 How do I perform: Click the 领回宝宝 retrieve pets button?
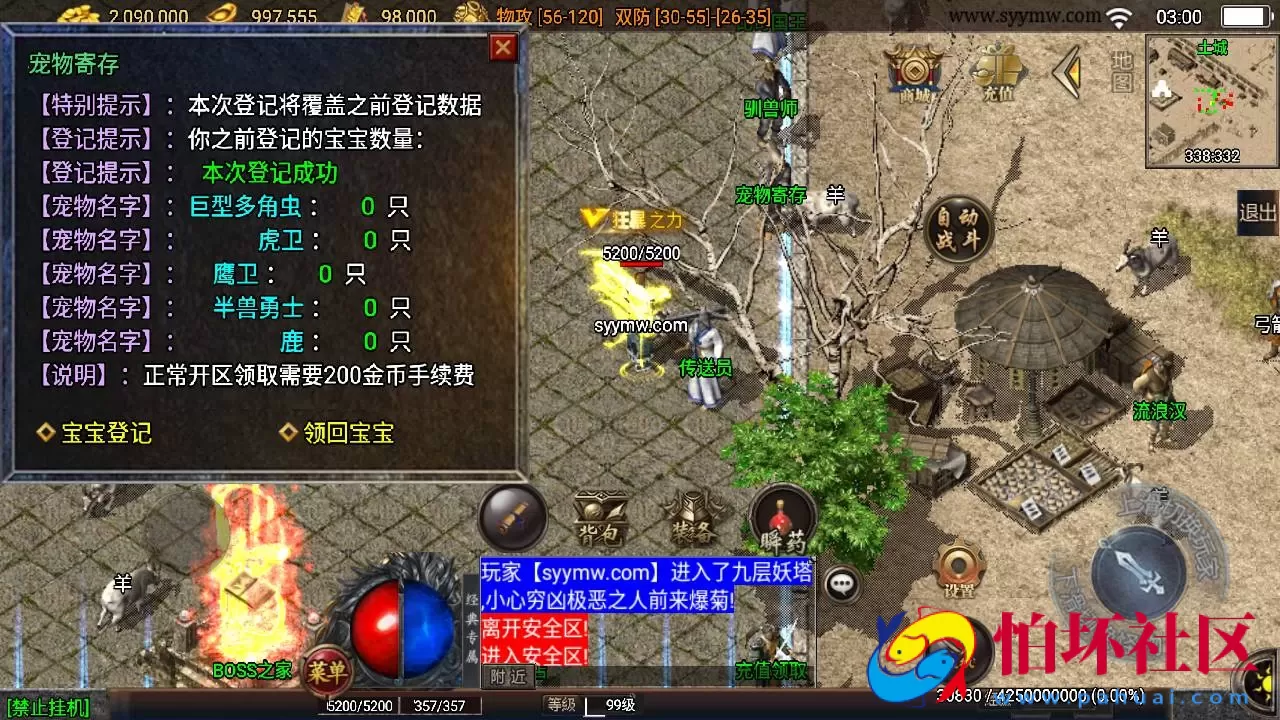[x=343, y=433]
